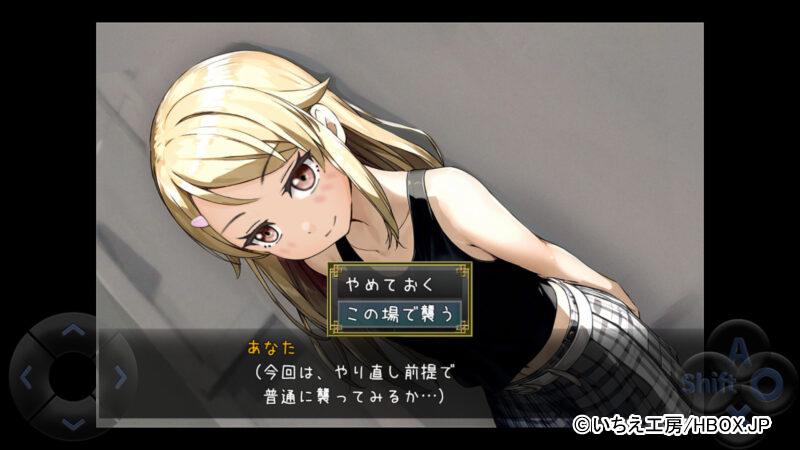The height and width of the screenshot is (450, 800).
Task: Tap the virtual D-pad down arrow
Action: [73, 424]
